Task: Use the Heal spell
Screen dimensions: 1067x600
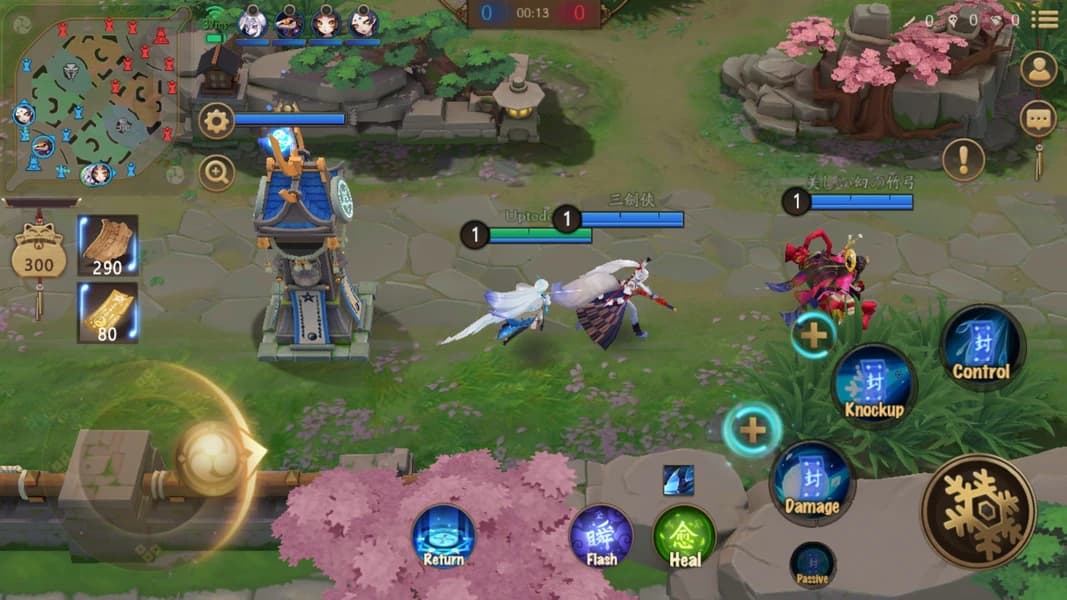Action: click(x=684, y=535)
